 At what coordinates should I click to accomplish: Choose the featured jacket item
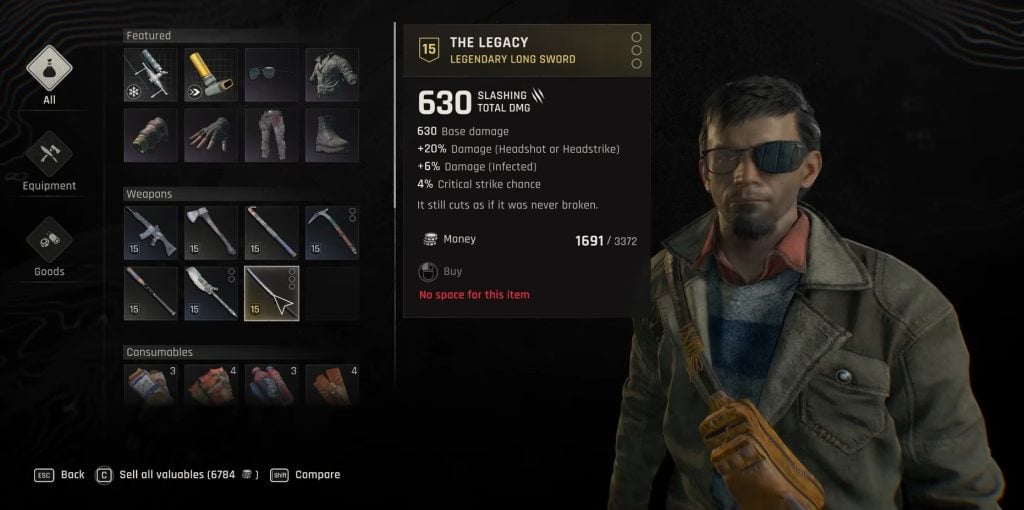[331, 75]
